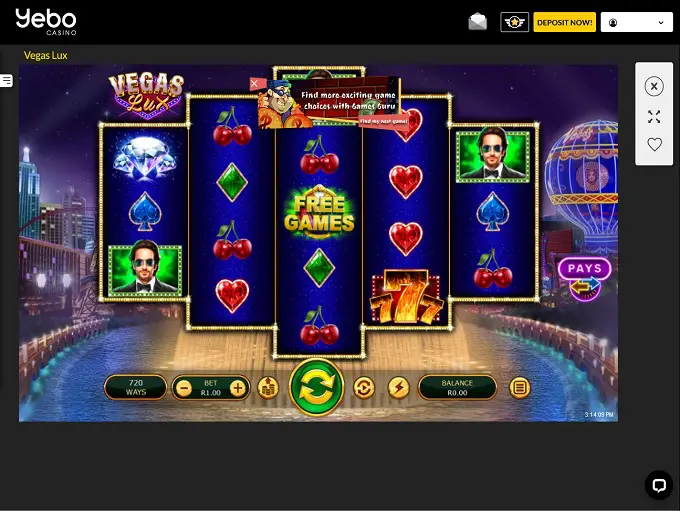
Task: Open the star badge rewards icon
Action: 514,22
